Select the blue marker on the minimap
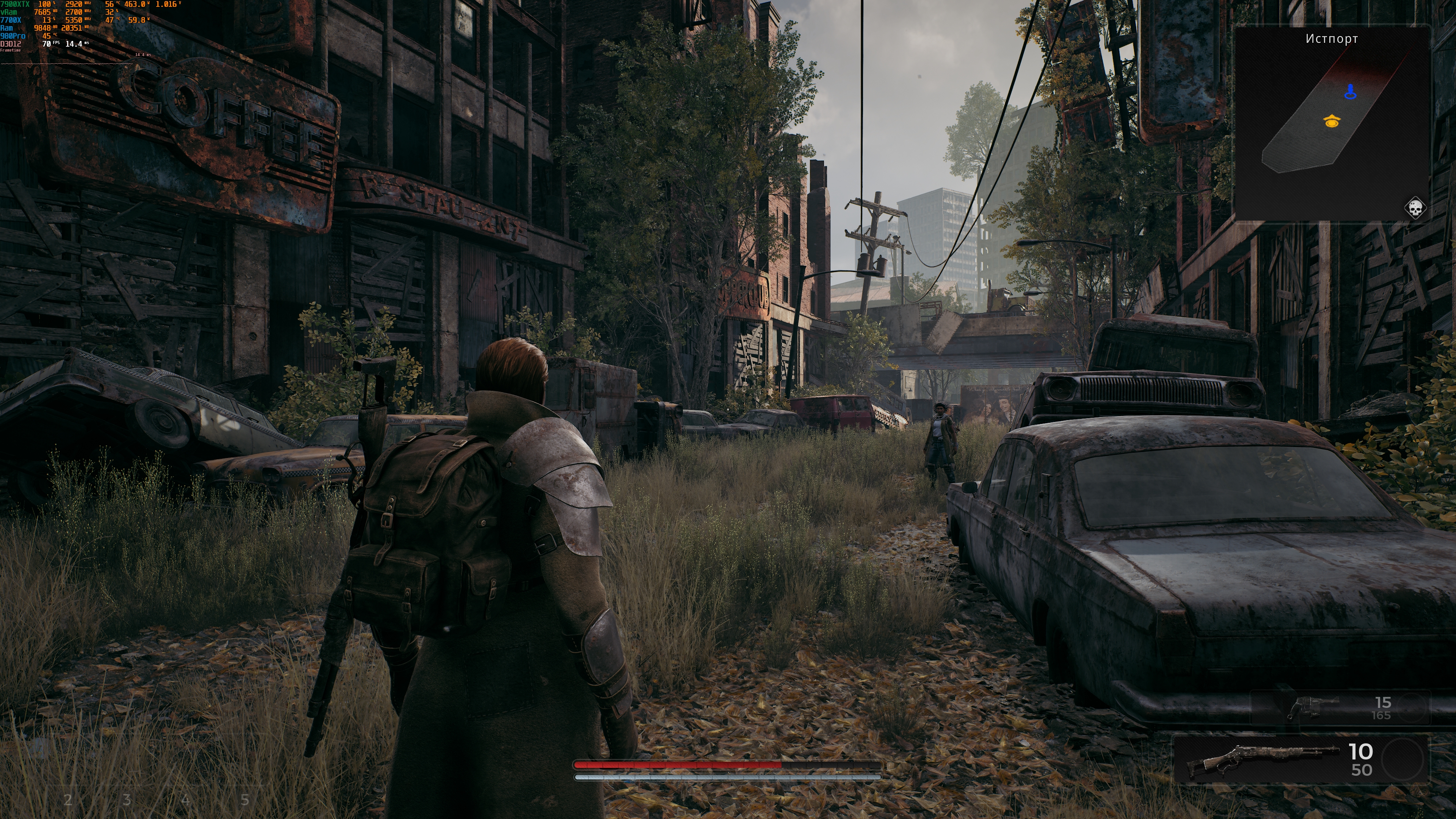This screenshot has width=1456, height=819. click(x=1350, y=91)
